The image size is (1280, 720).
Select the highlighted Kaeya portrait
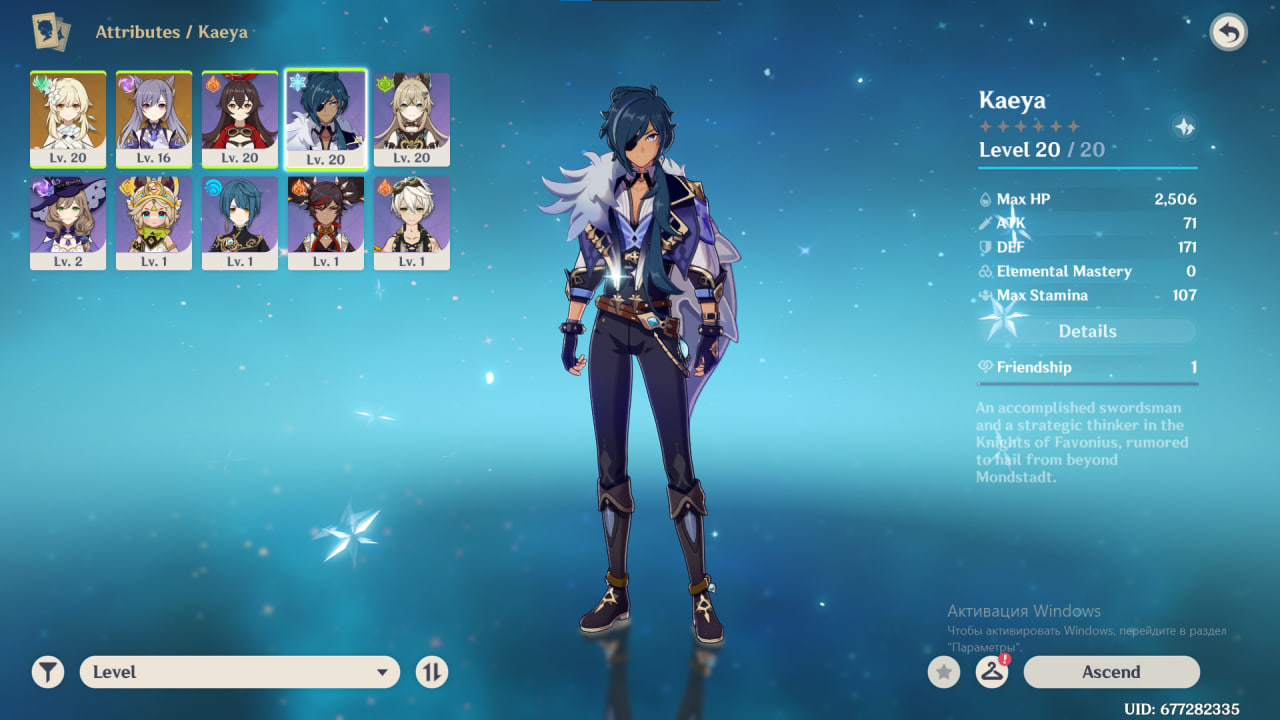tap(326, 118)
